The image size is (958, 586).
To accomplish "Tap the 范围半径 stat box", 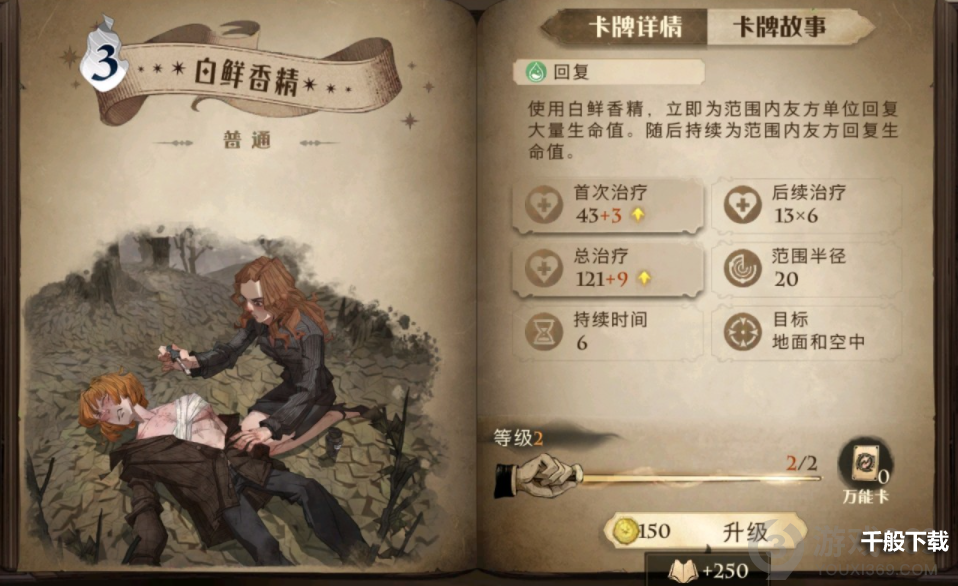I will tap(806, 268).
